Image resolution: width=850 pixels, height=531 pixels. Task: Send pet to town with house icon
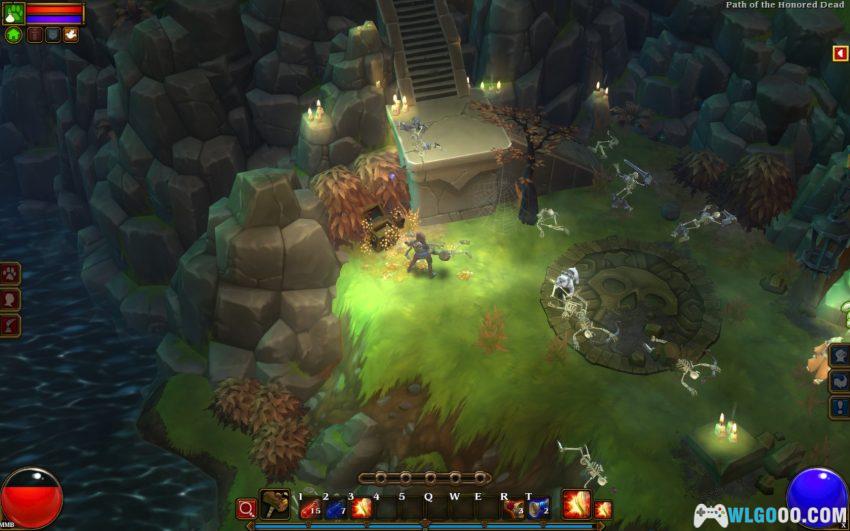(13, 35)
